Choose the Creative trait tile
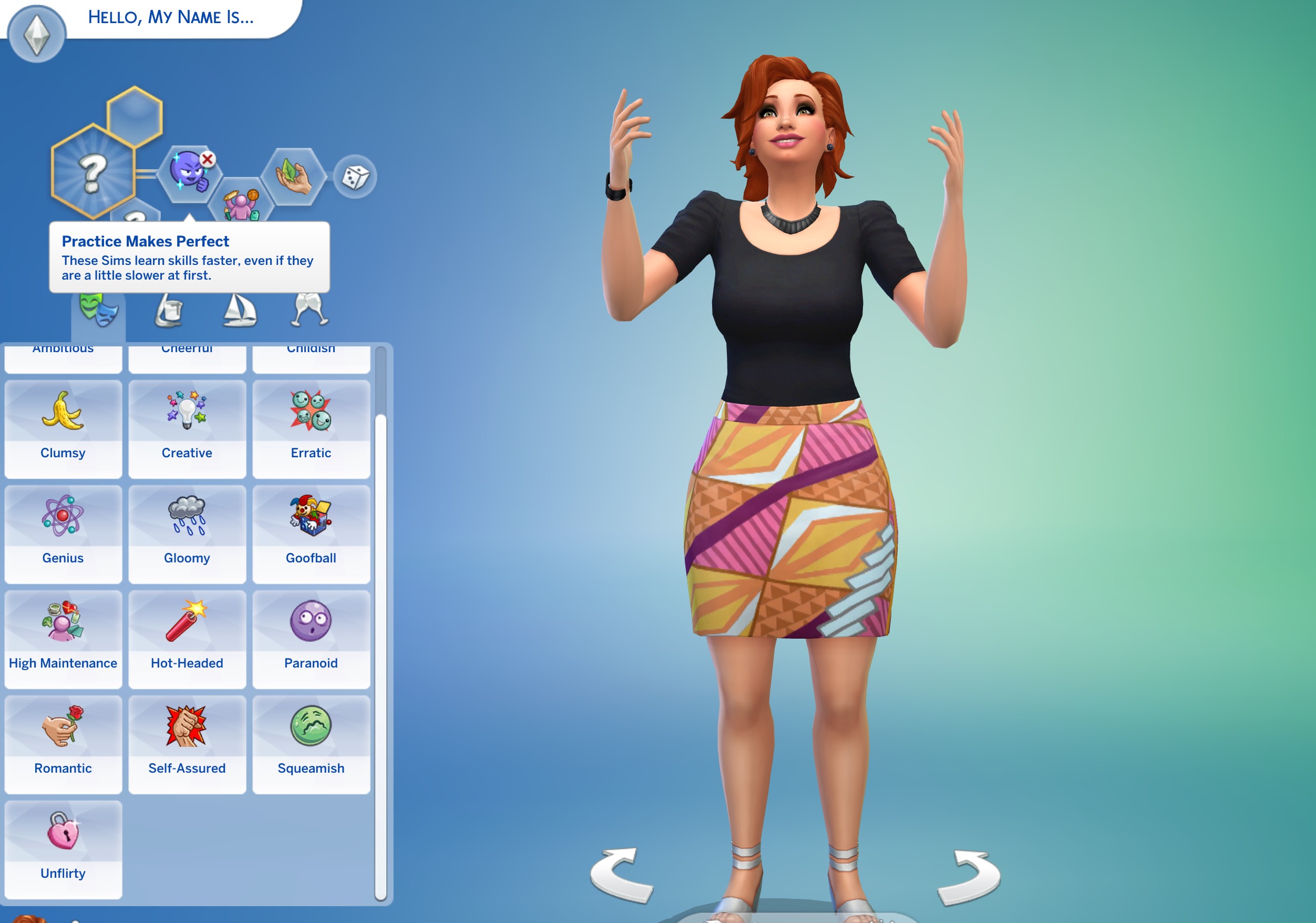The image size is (1316, 923). point(187,428)
